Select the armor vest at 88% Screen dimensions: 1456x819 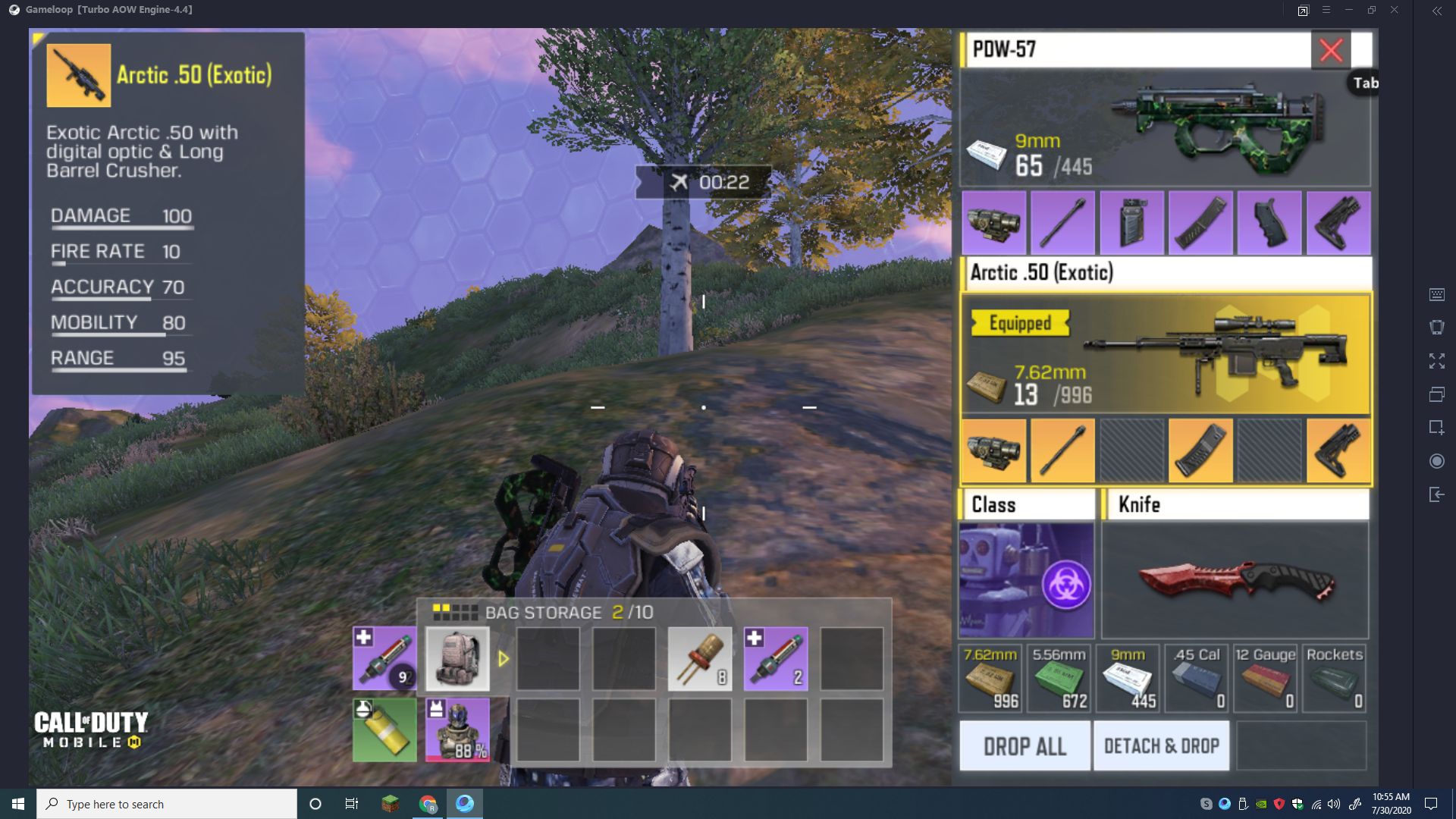point(457,730)
